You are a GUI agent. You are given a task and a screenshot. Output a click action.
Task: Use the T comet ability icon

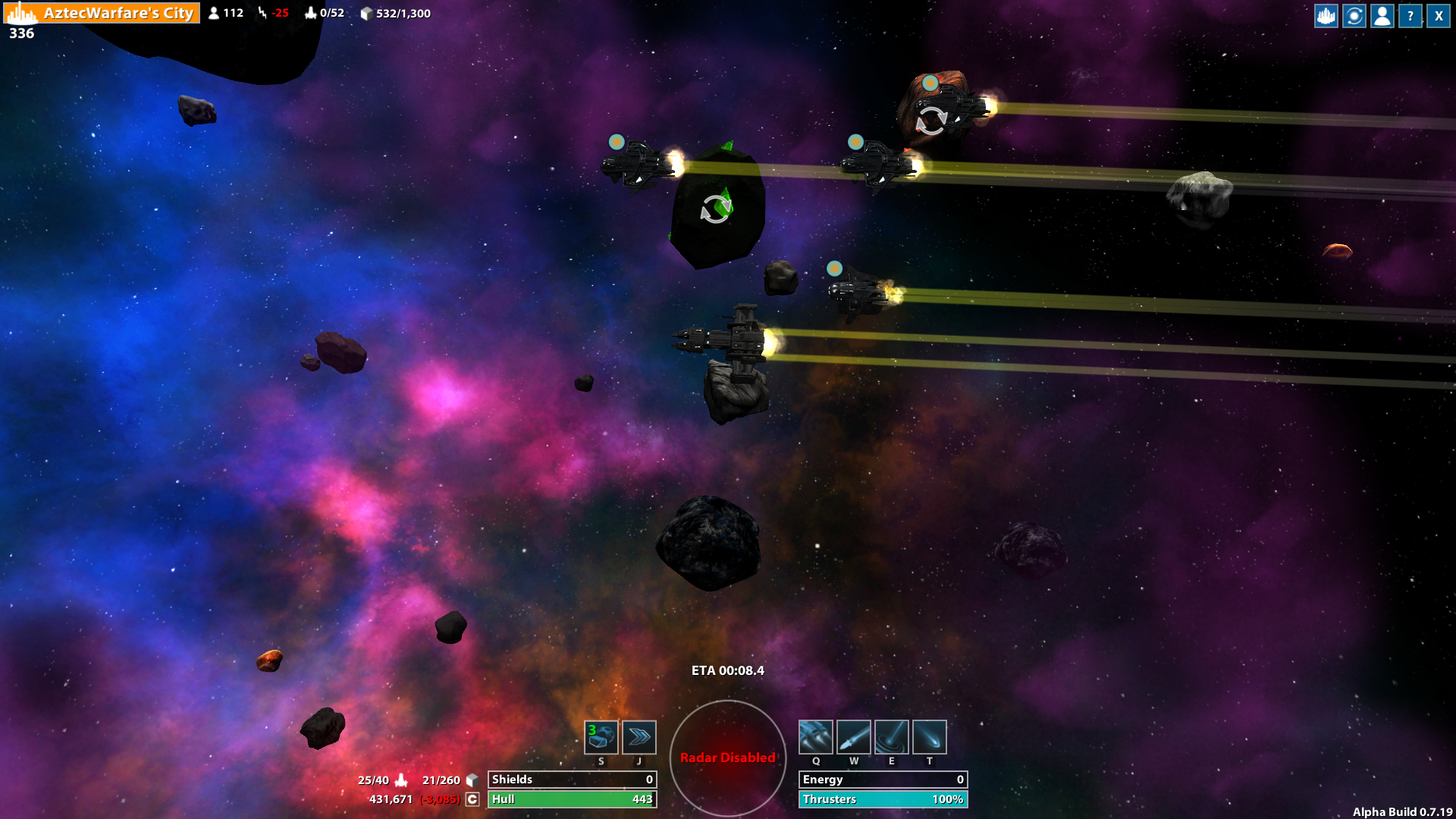click(929, 736)
